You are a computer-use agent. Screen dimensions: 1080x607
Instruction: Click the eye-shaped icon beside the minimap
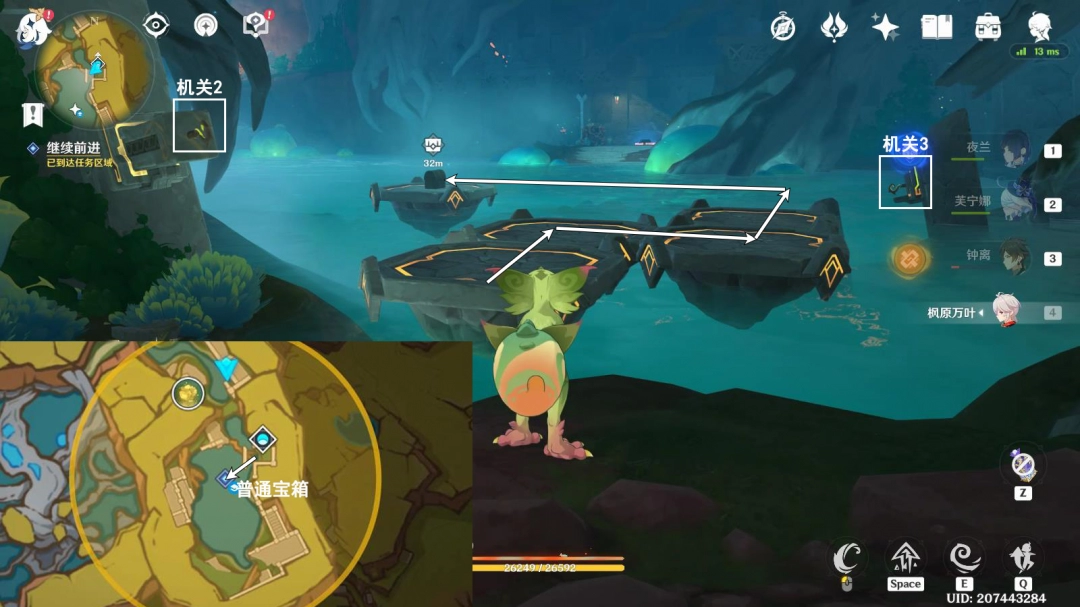[x=156, y=25]
